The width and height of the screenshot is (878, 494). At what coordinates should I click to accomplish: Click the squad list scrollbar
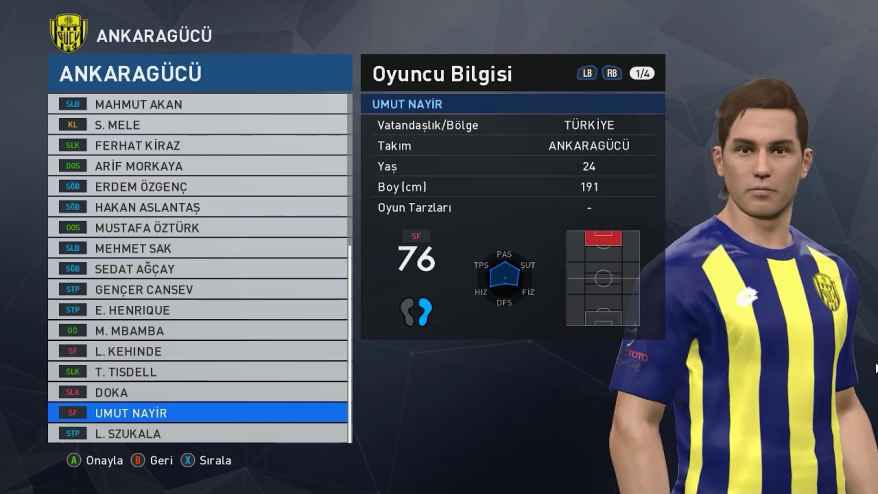349,340
